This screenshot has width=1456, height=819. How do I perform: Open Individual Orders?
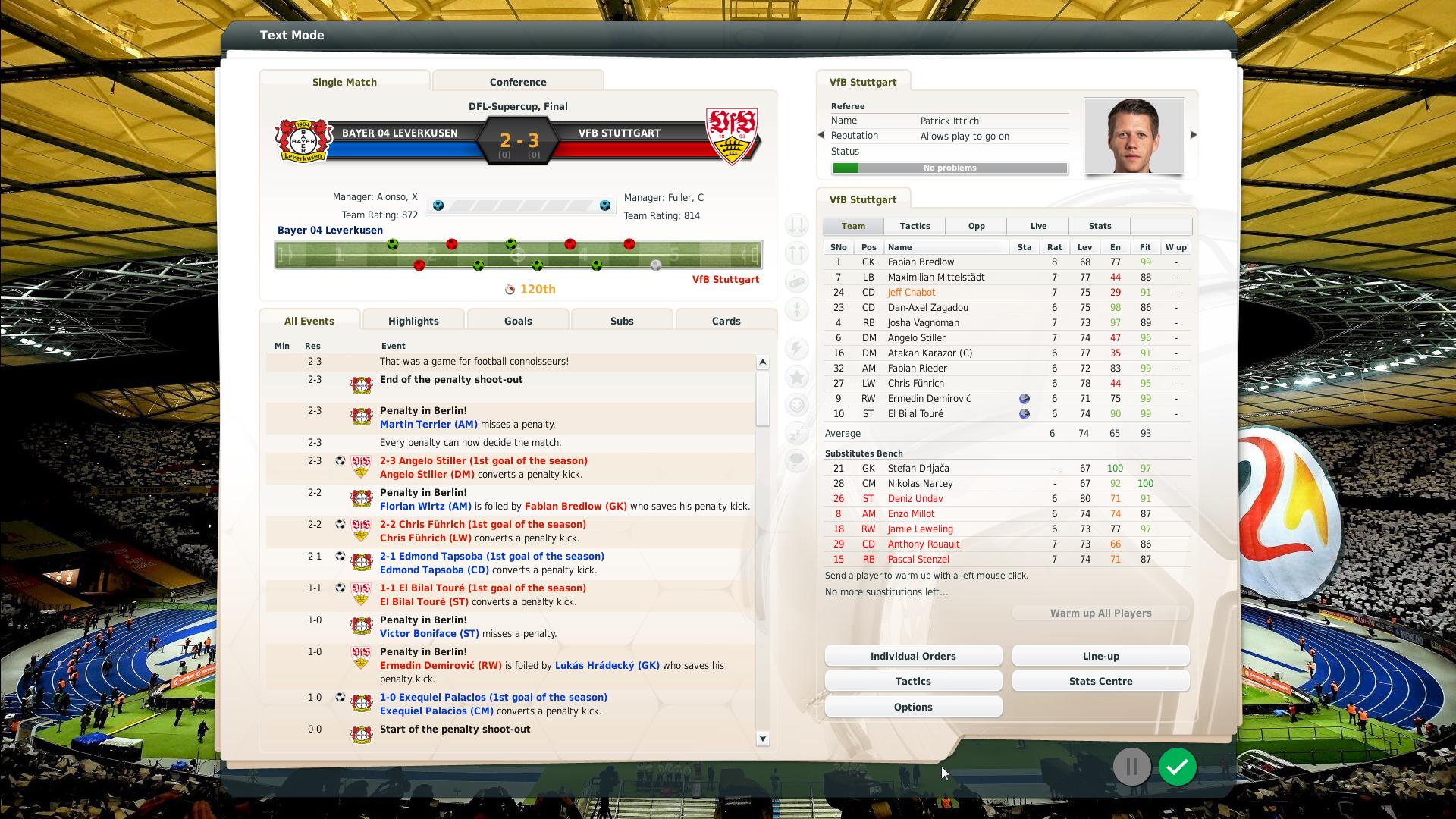point(913,656)
